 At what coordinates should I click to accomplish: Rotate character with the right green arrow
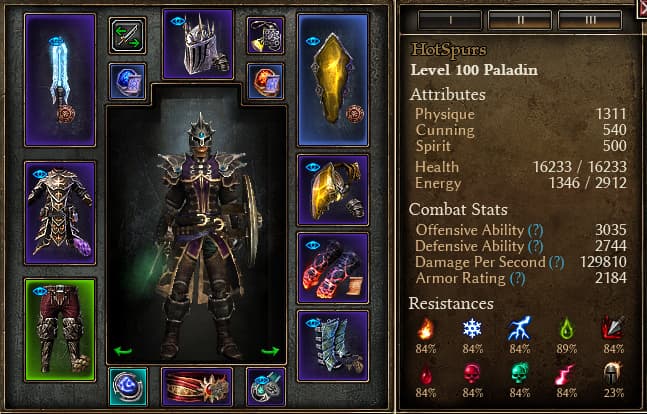tap(269, 351)
